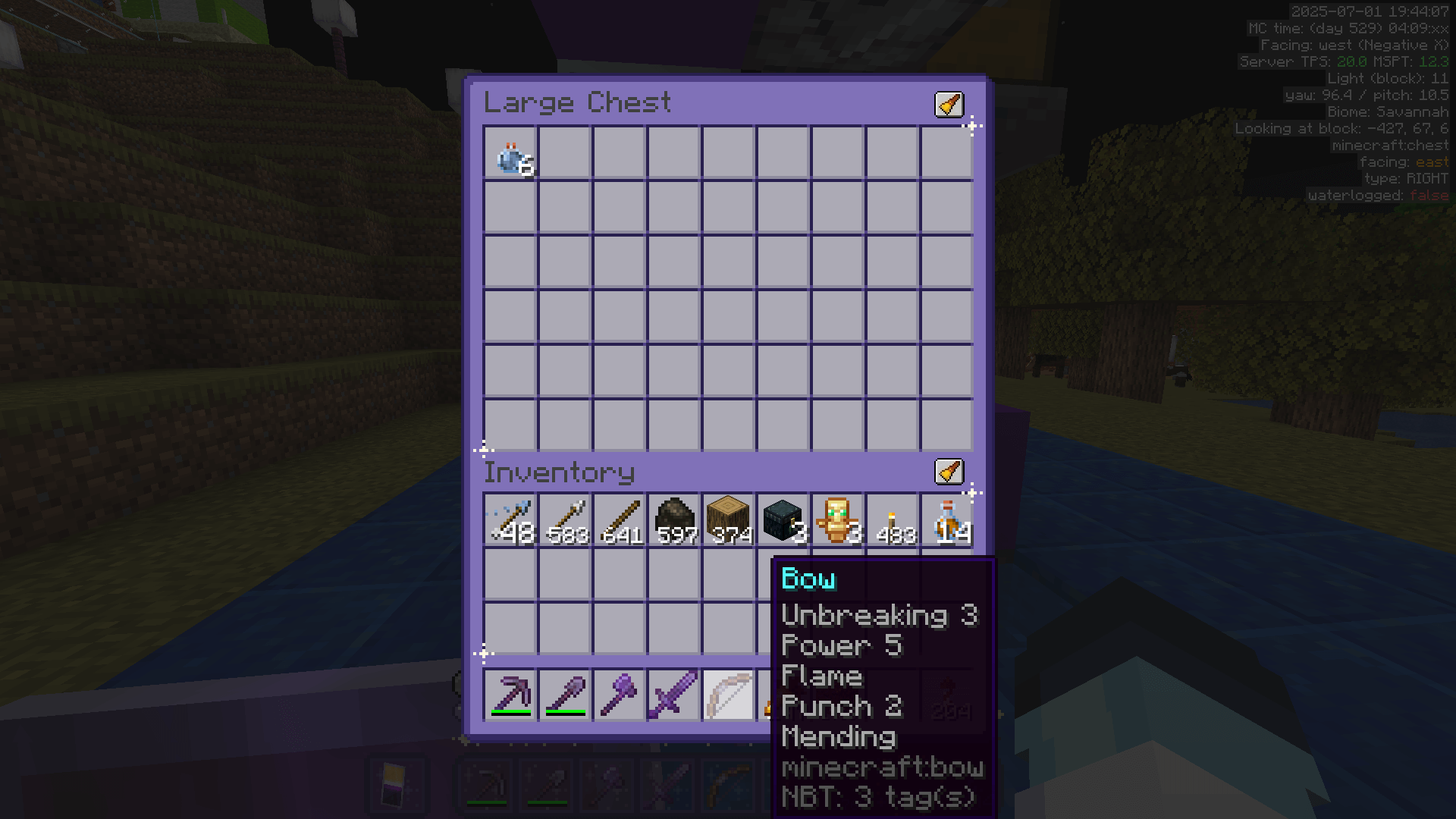Select the mace in the hotbar
Image resolution: width=1456 pixels, height=819 pixels.
pos(619,694)
